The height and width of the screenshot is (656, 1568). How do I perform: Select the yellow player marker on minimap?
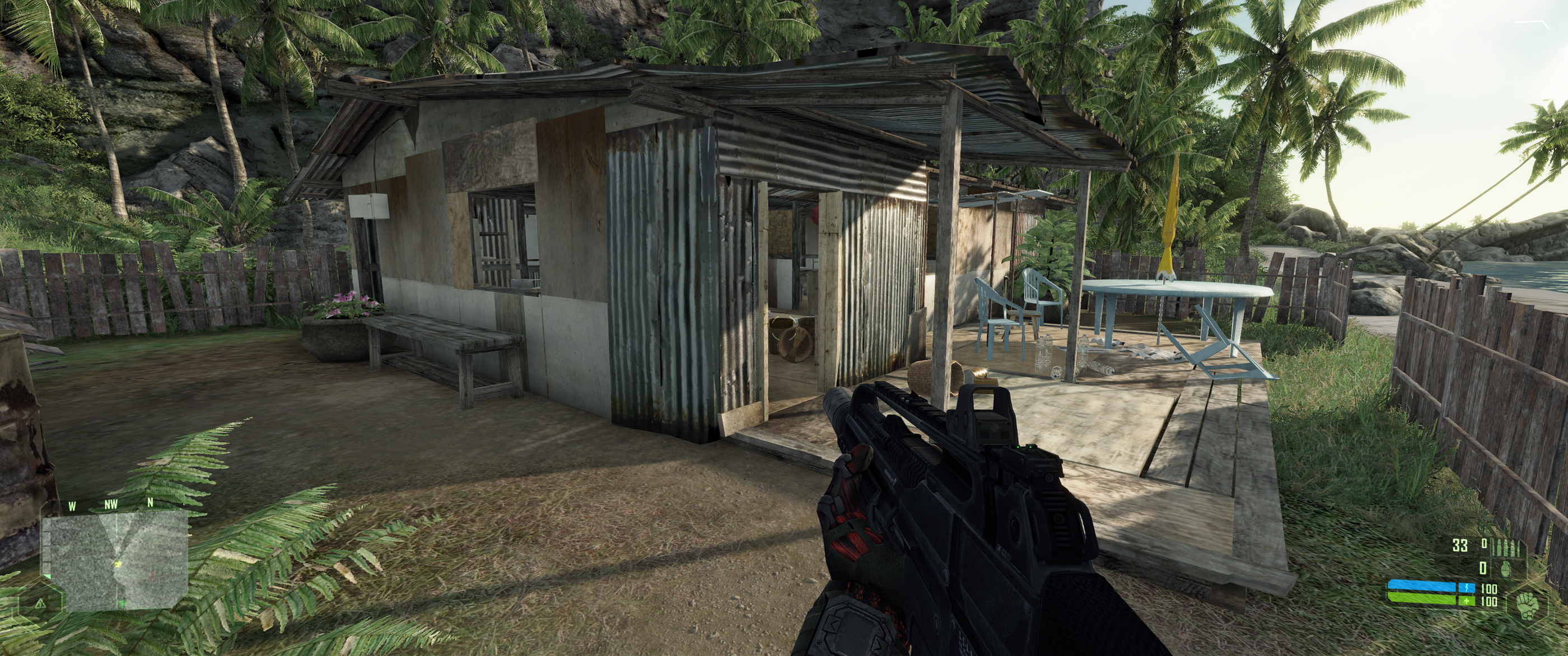coord(118,565)
